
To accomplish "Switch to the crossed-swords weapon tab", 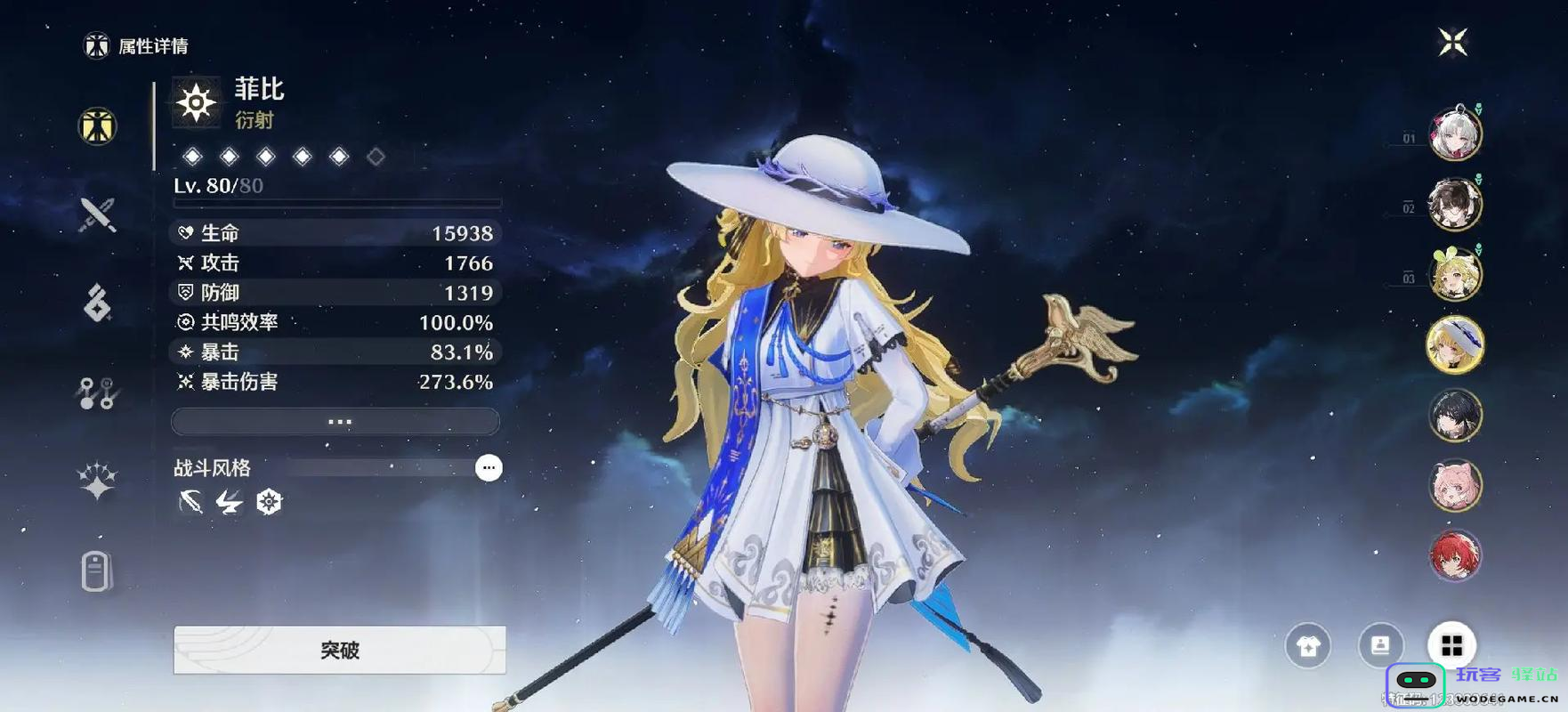I will 97,214.
